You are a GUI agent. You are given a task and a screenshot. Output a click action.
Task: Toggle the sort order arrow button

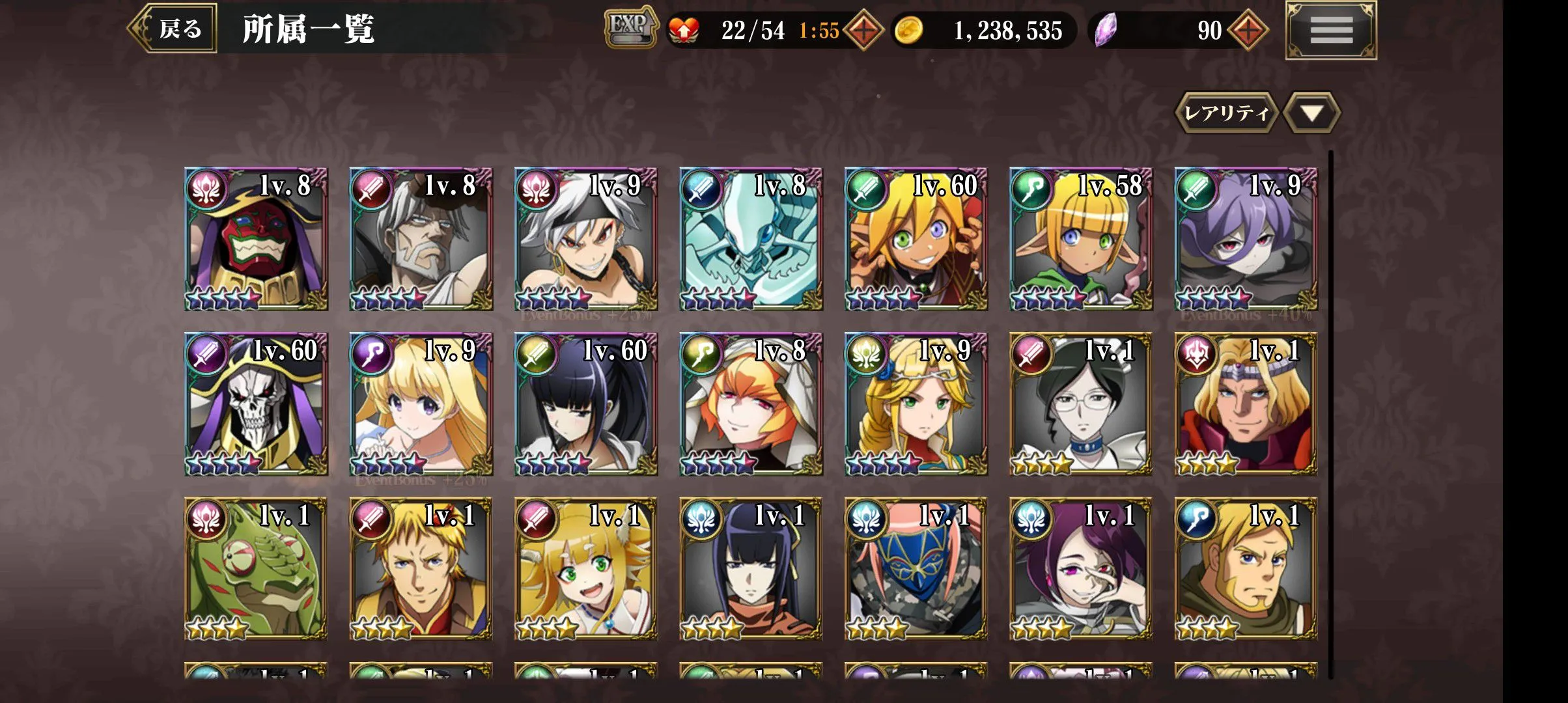coord(1311,113)
